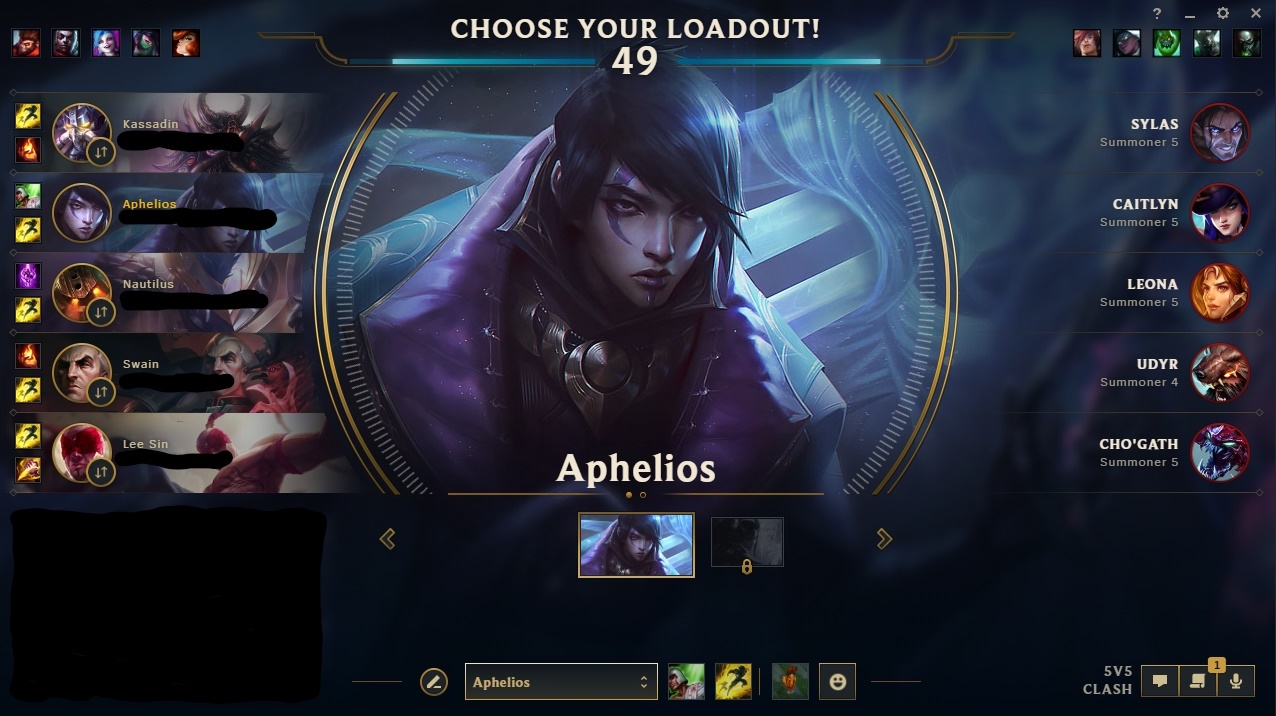The width and height of the screenshot is (1276, 716).
Task: Open the chat speech bubble button
Action: coord(1160,682)
